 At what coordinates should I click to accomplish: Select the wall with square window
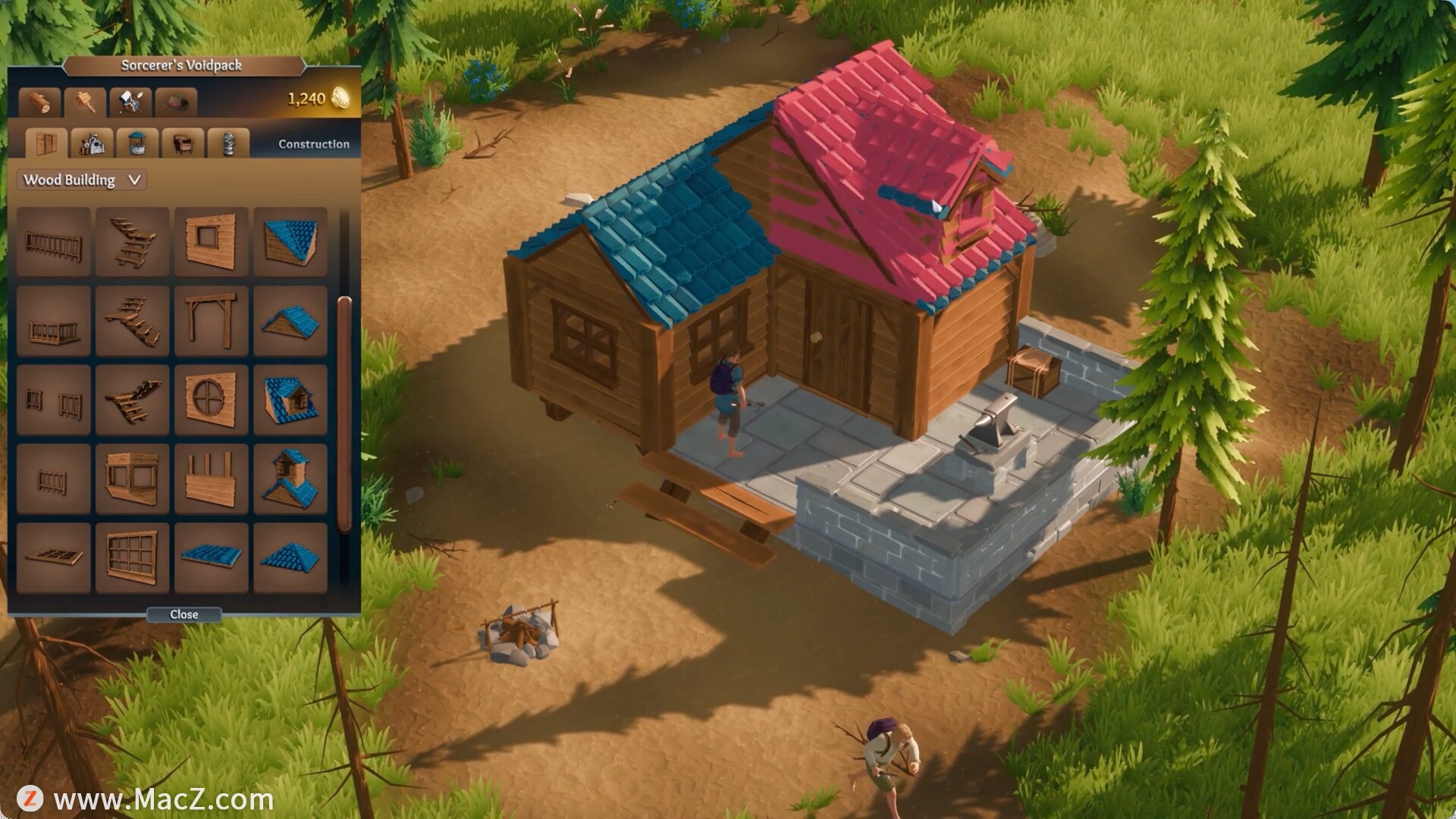point(211,241)
